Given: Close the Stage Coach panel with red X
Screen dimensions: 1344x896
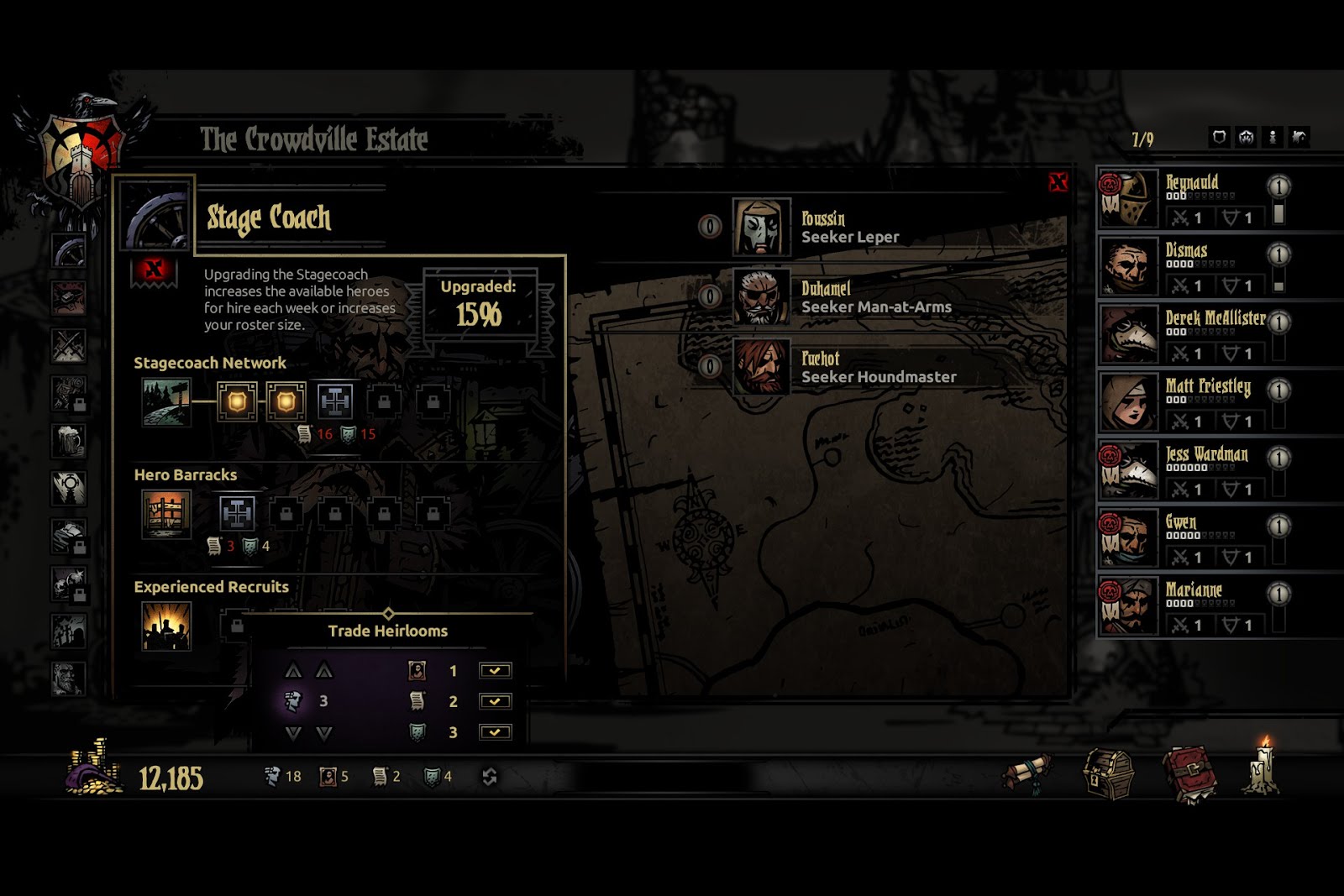Looking at the screenshot, I should click(1058, 181).
